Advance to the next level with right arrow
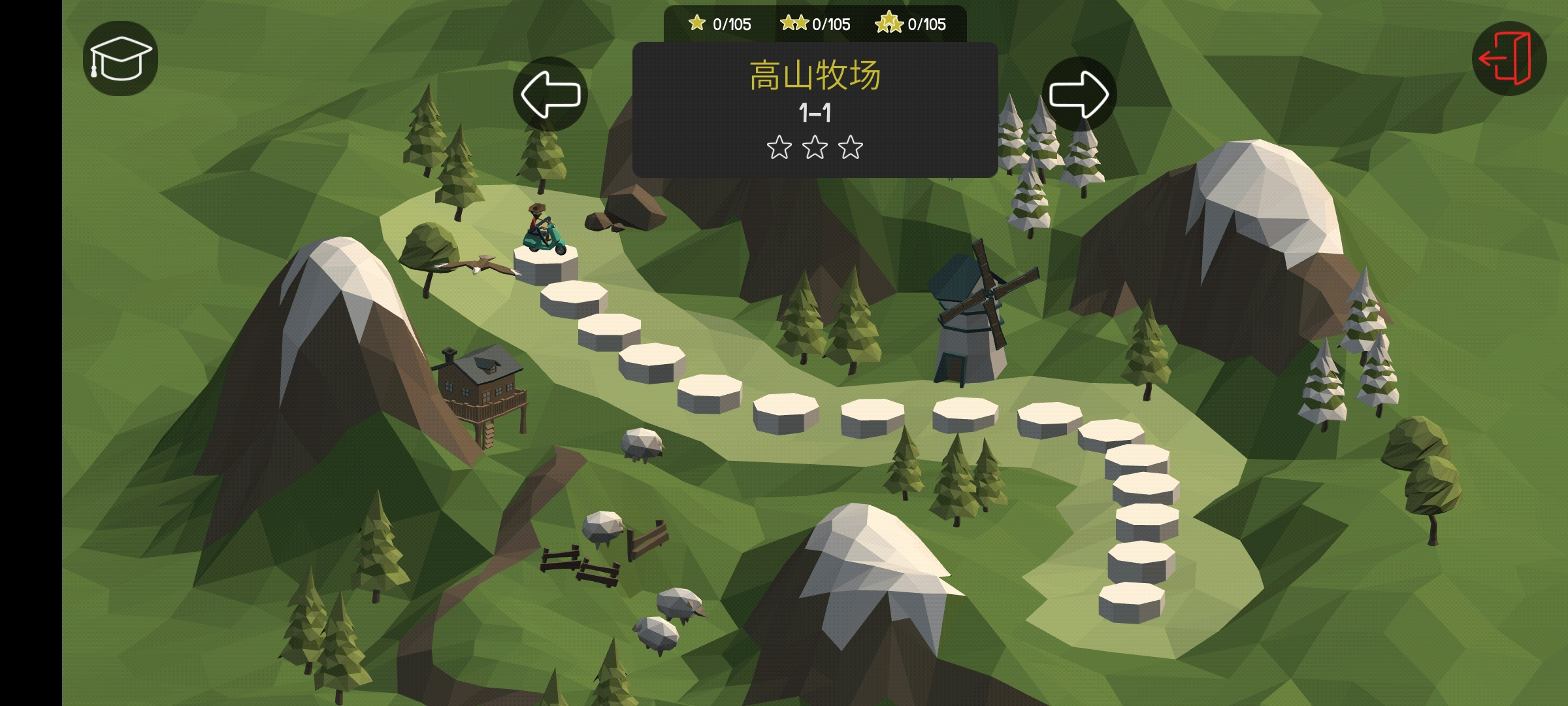The image size is (1568, 706). coord(1079,94)
